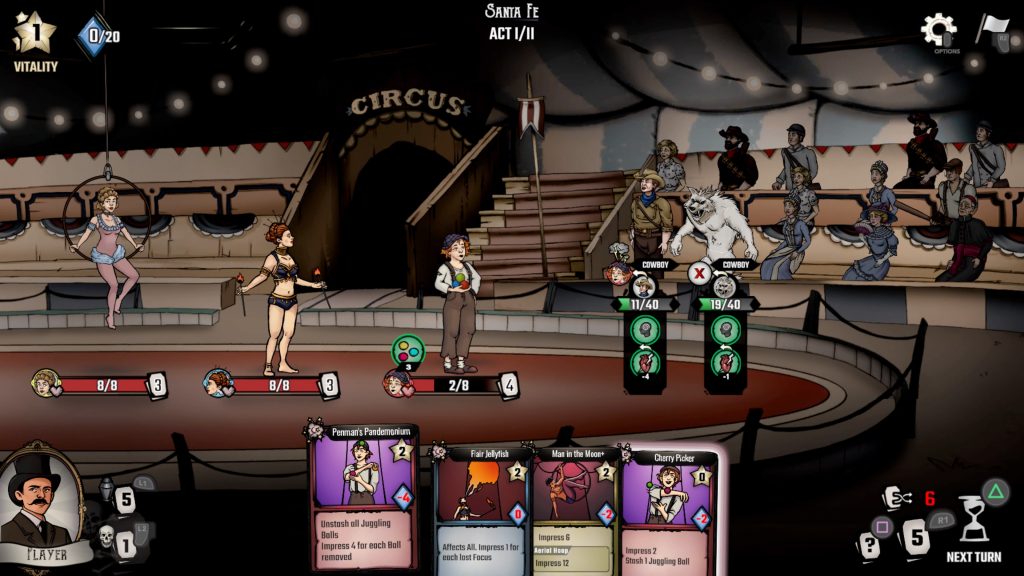Target the werewolf audience member portrait
This screenshot has width=1024, height=576.
pyautogui.click(x=725, y=286)
